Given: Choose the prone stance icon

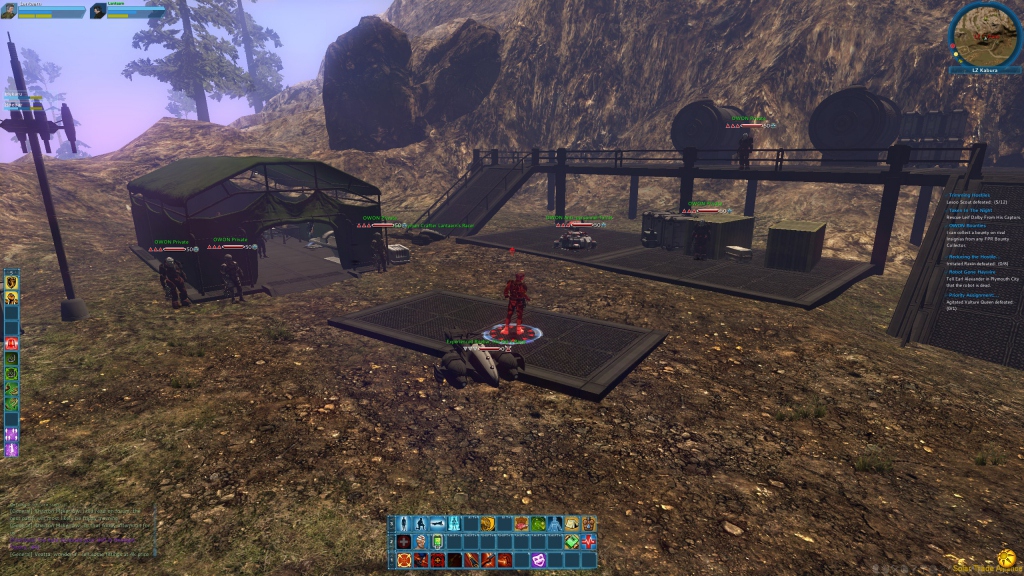Looking at the screenshot, I should [x=438, y=524].
